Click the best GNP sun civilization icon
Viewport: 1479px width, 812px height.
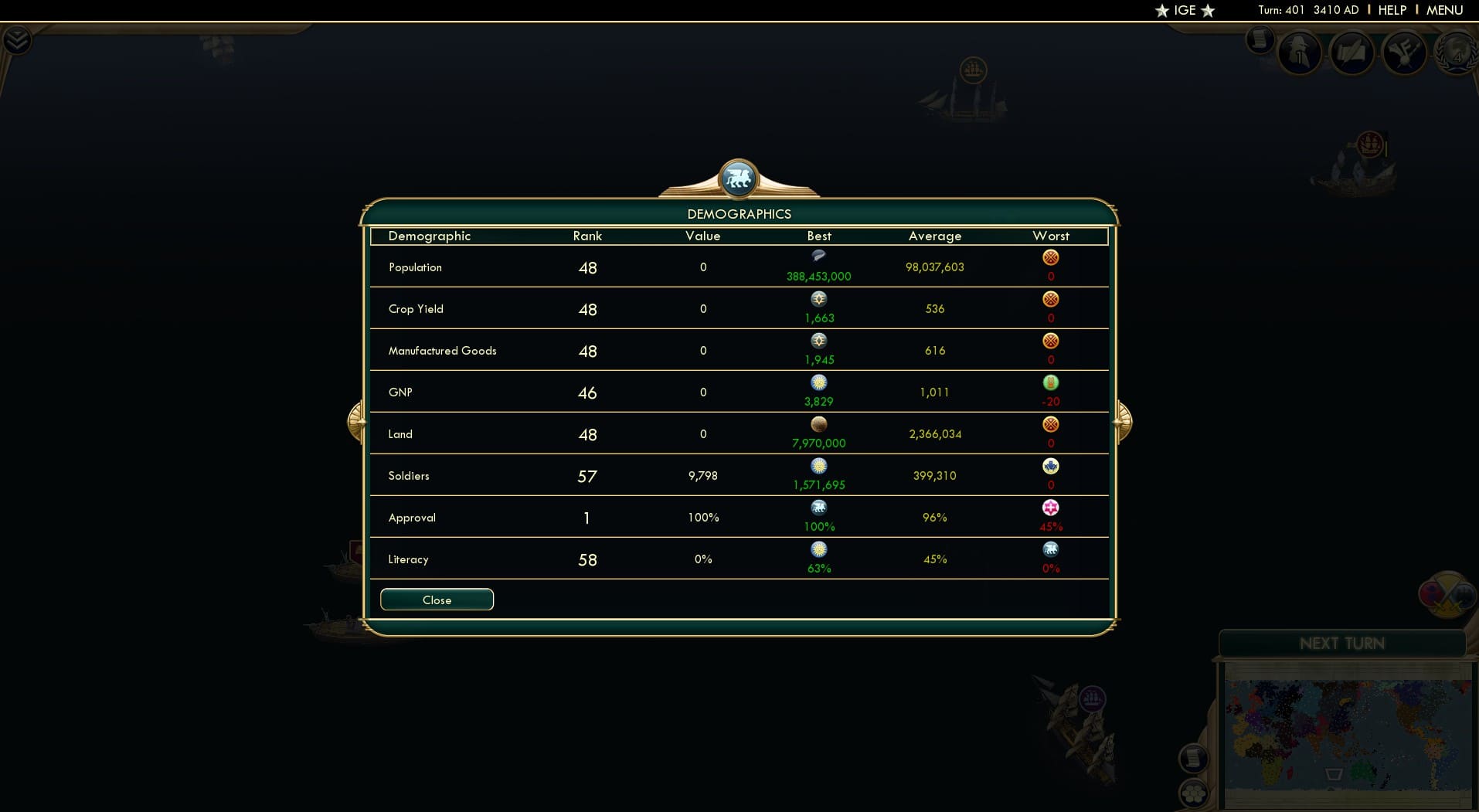(x=819, y=382)
